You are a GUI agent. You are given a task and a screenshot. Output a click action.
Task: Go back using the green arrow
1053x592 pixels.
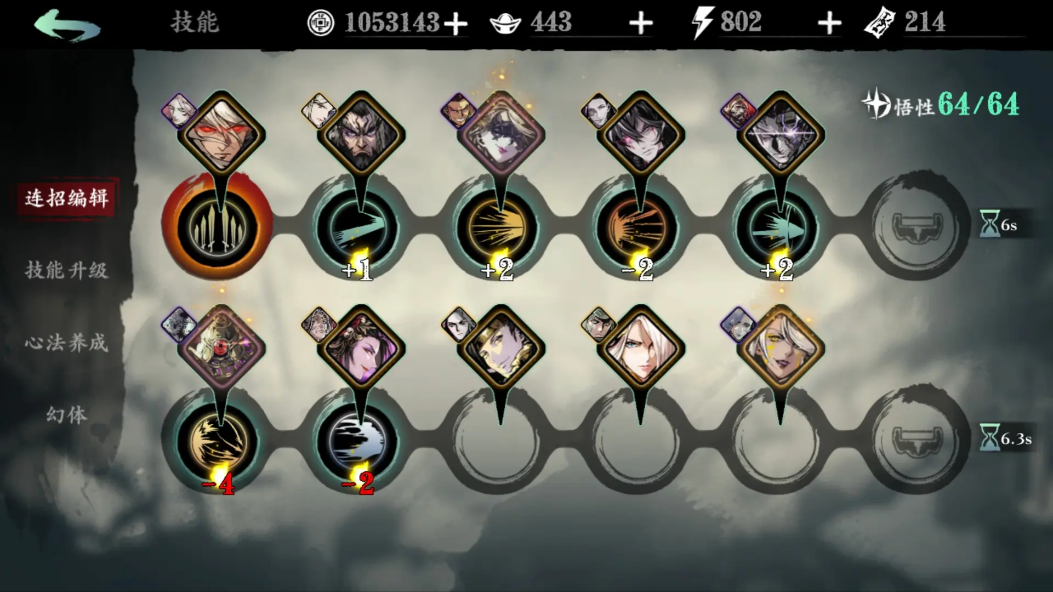[x=66, y=25]
